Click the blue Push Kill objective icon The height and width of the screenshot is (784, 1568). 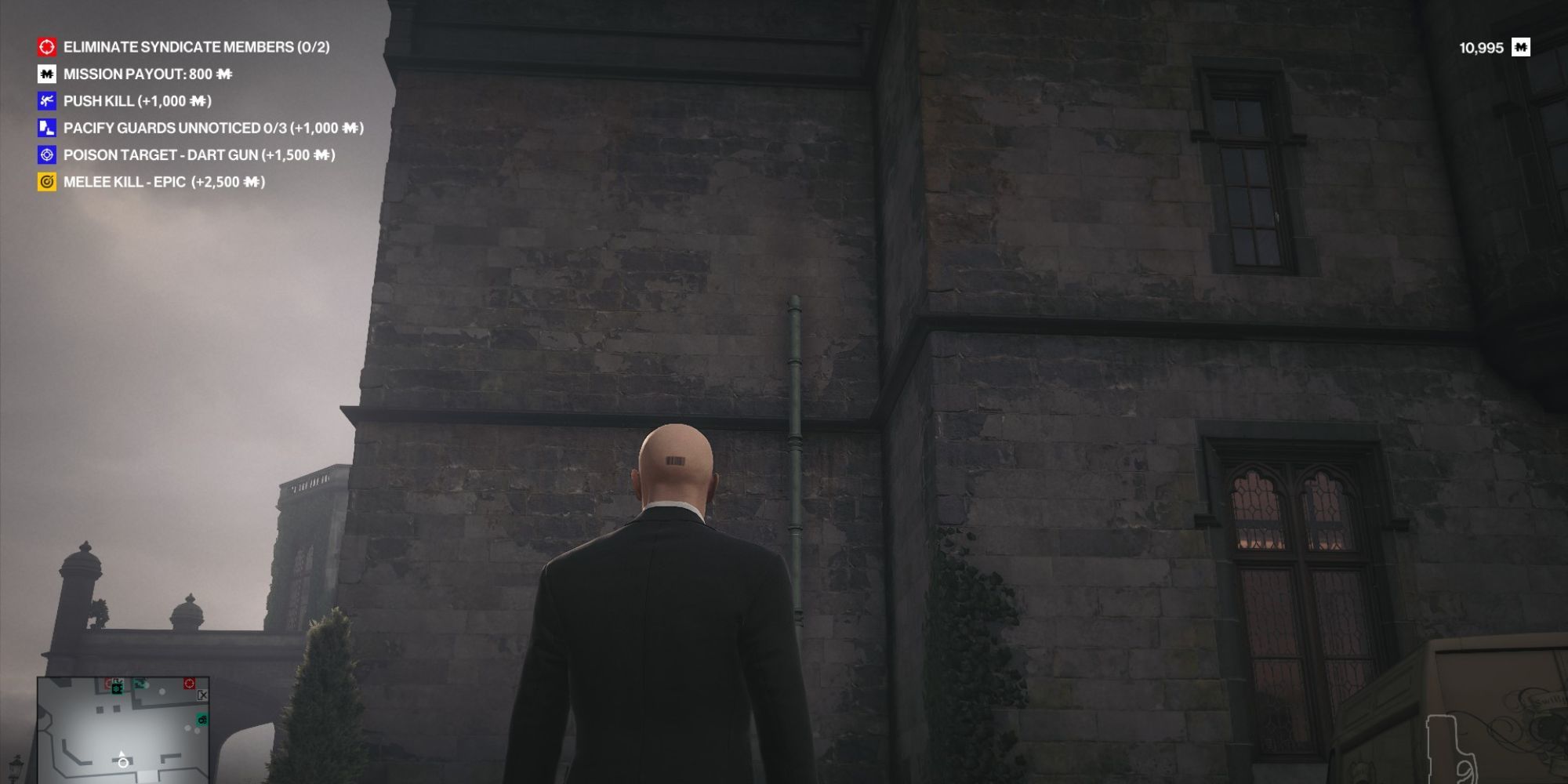tap(45, 101)
